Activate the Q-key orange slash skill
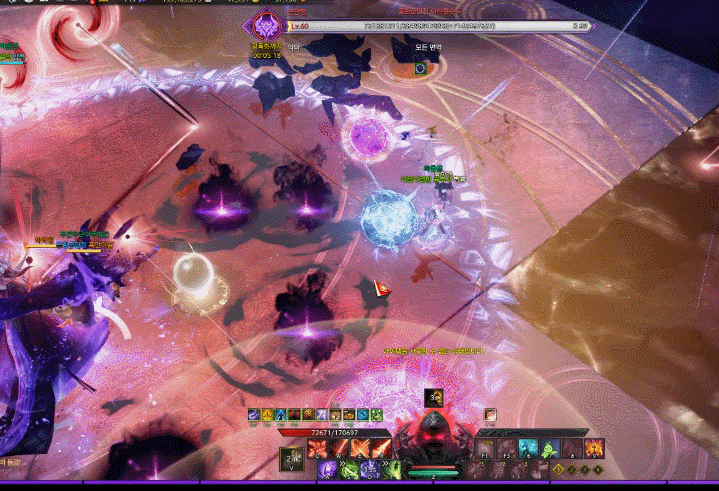 [317, 448]
